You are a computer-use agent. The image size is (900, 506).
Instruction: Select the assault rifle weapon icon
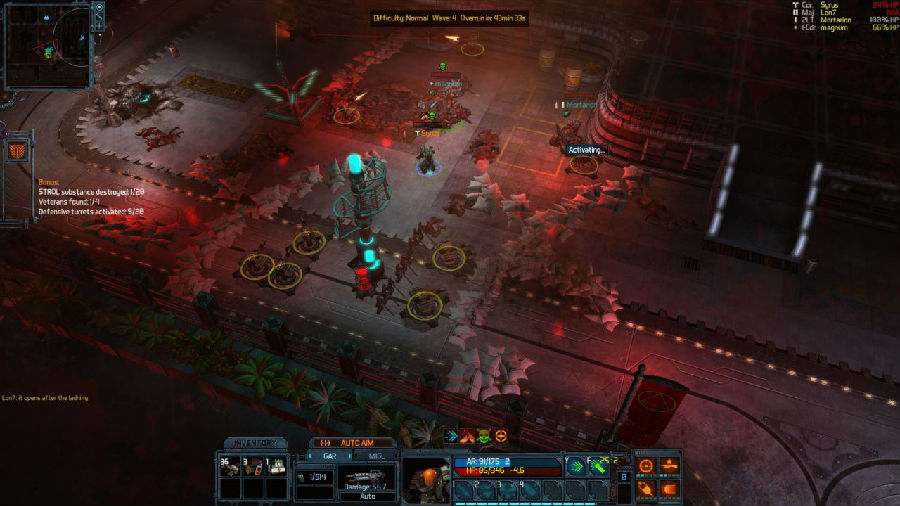pyautogui.click(x=367, y=477)
